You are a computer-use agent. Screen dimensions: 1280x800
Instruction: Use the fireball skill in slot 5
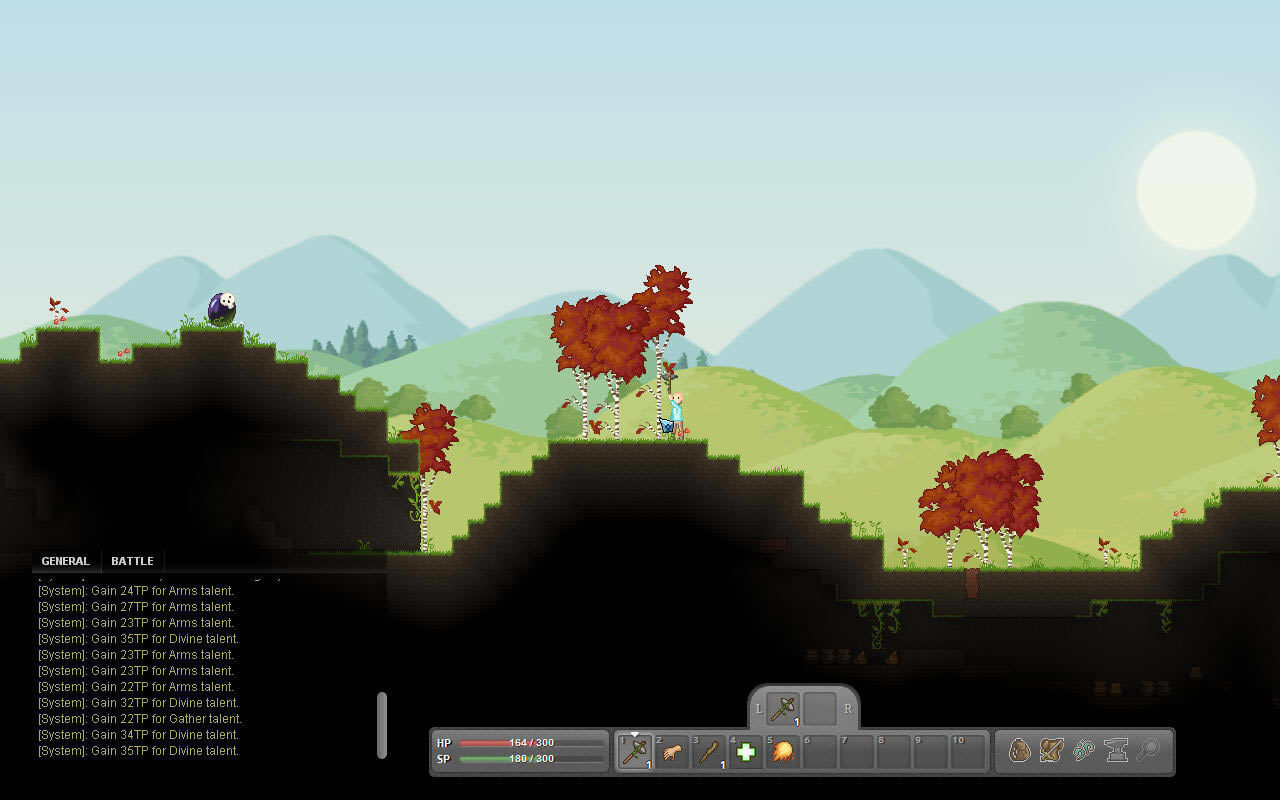[783, 751]
